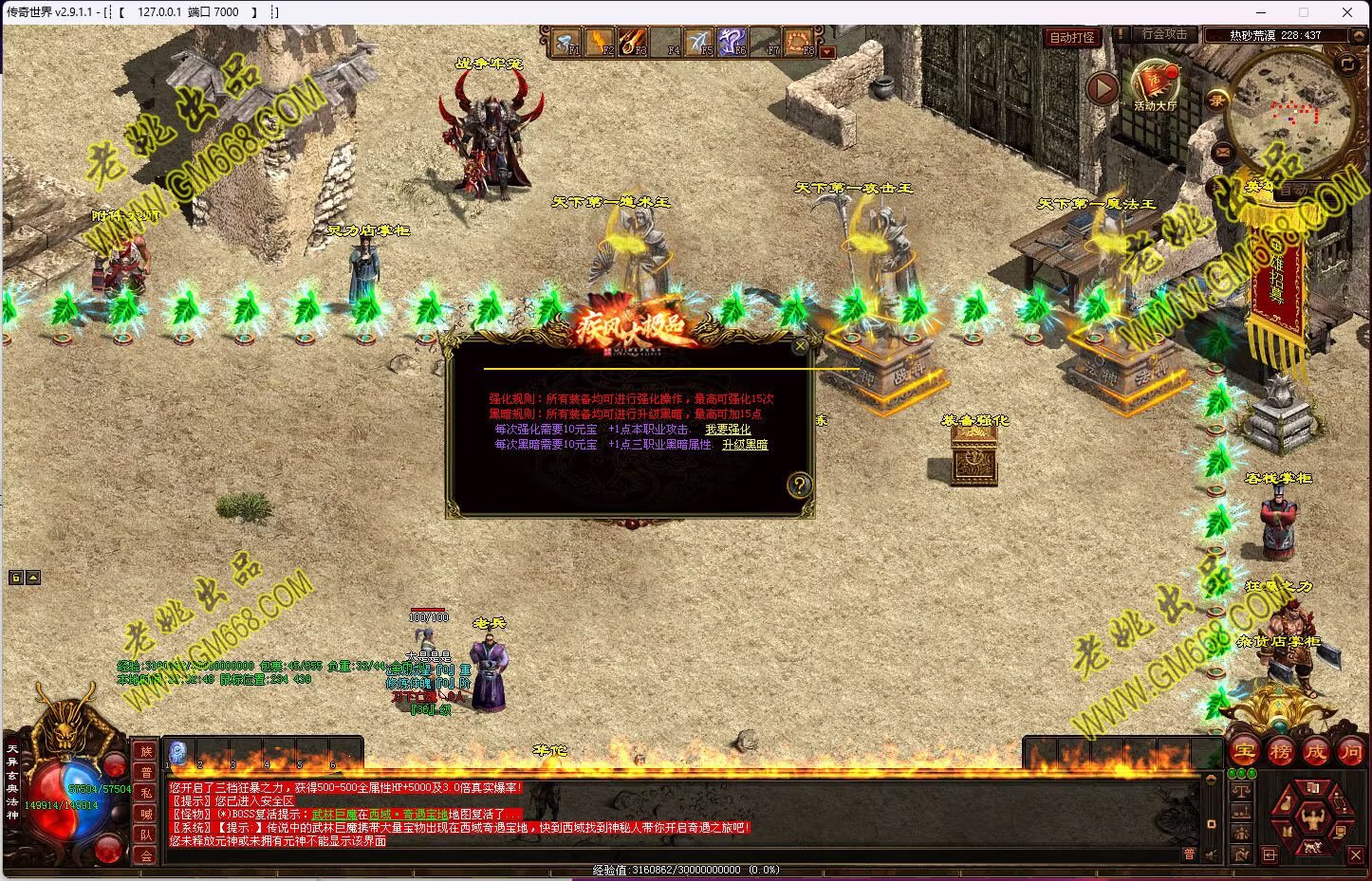This screenshot has width=1372, height=881.
Task: Select the 升级黑暗 link
Action: pyautogui.click(x=745, y=445)
